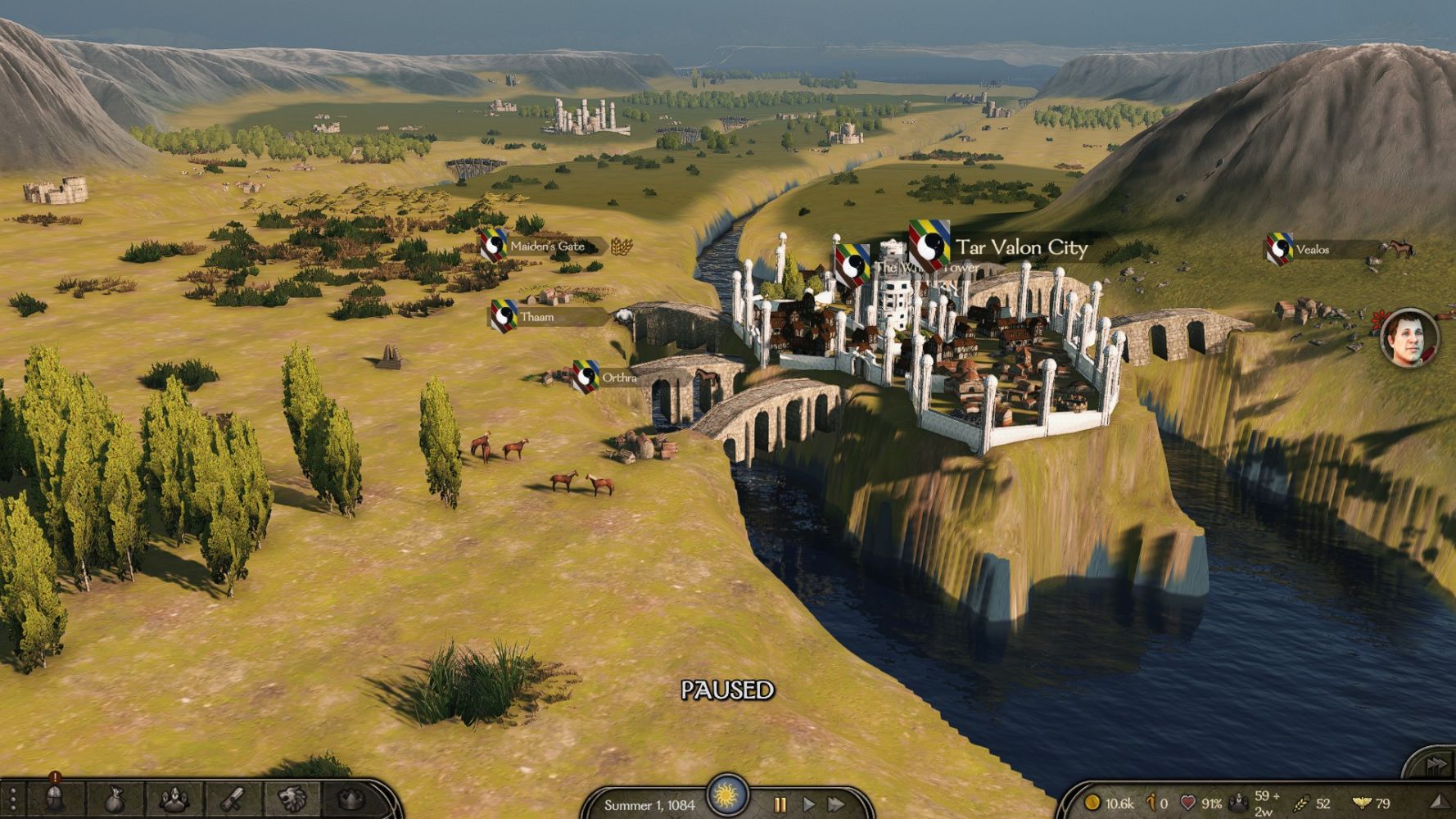
Task: Open the three-dot escape menu
Action: tap(12, 799)
